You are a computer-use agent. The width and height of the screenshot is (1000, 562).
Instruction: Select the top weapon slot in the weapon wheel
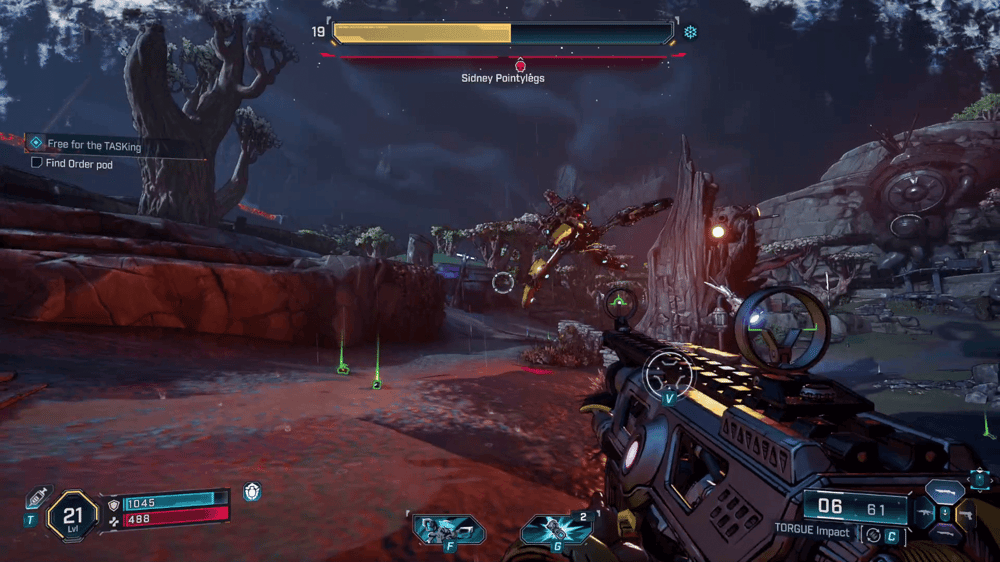944,491
